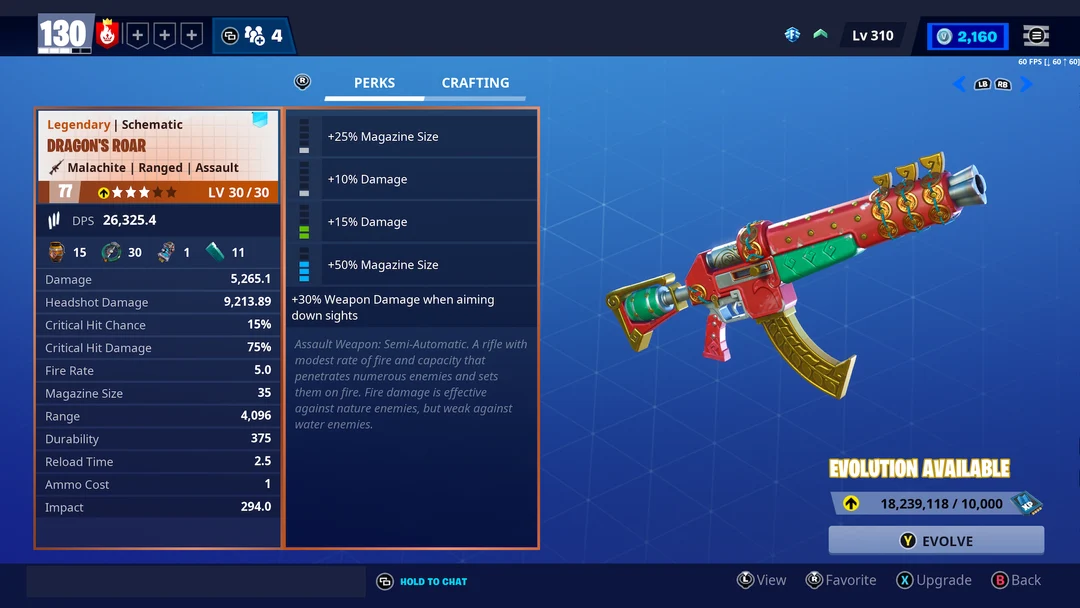
Task: Select the +15% Damage perk
Action: 412,222
